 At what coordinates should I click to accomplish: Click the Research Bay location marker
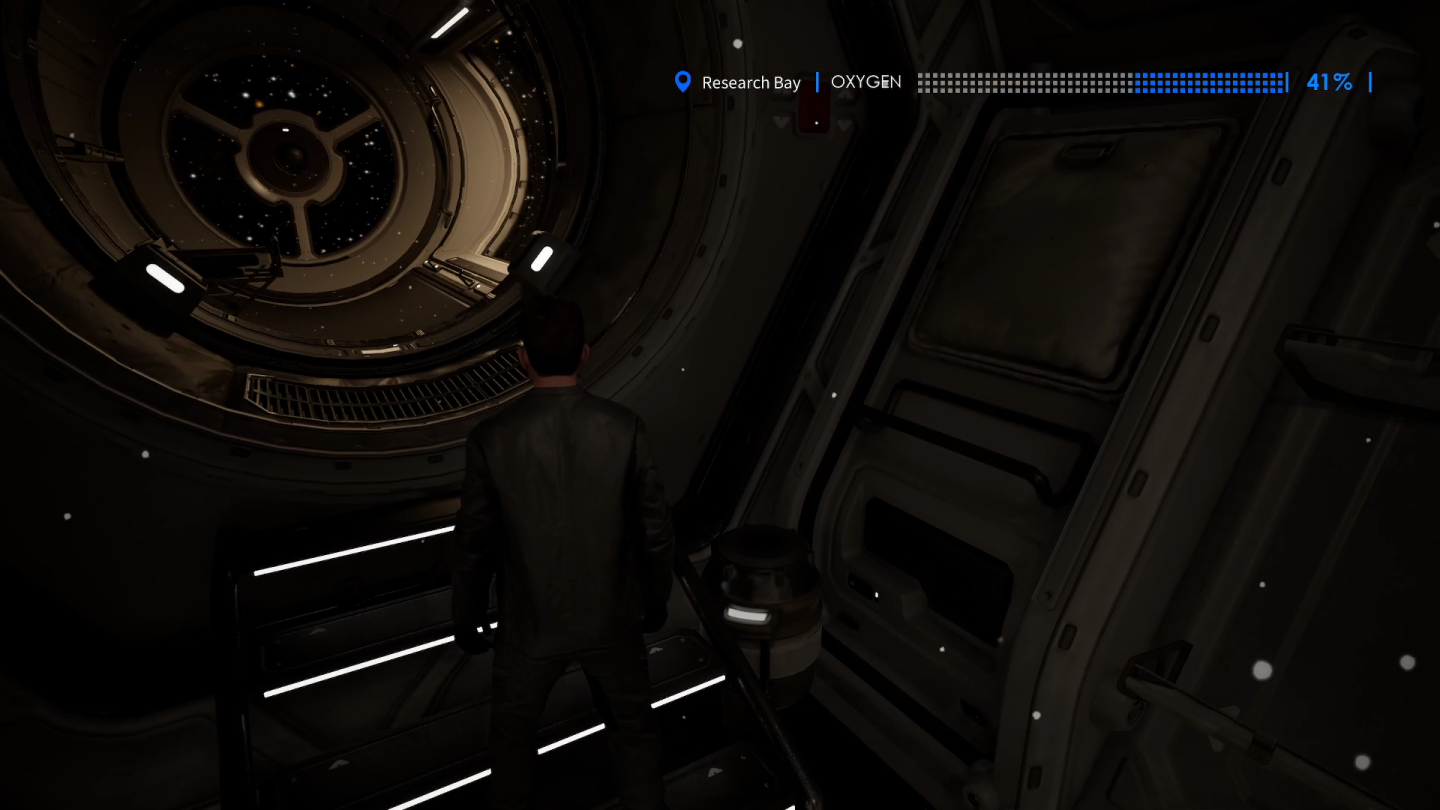click(683, 82)
